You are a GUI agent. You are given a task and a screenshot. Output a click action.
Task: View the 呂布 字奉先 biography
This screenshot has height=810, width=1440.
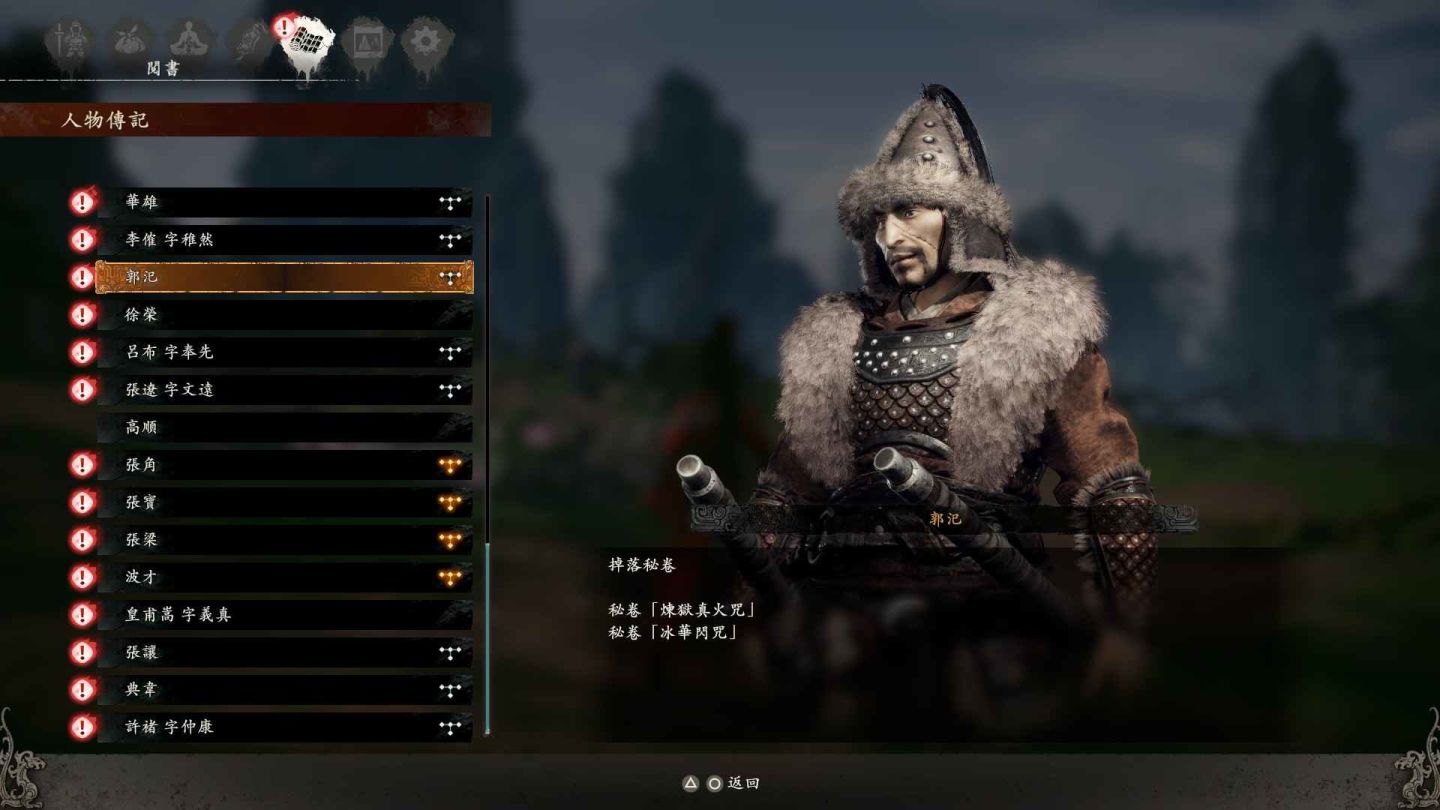284,352
